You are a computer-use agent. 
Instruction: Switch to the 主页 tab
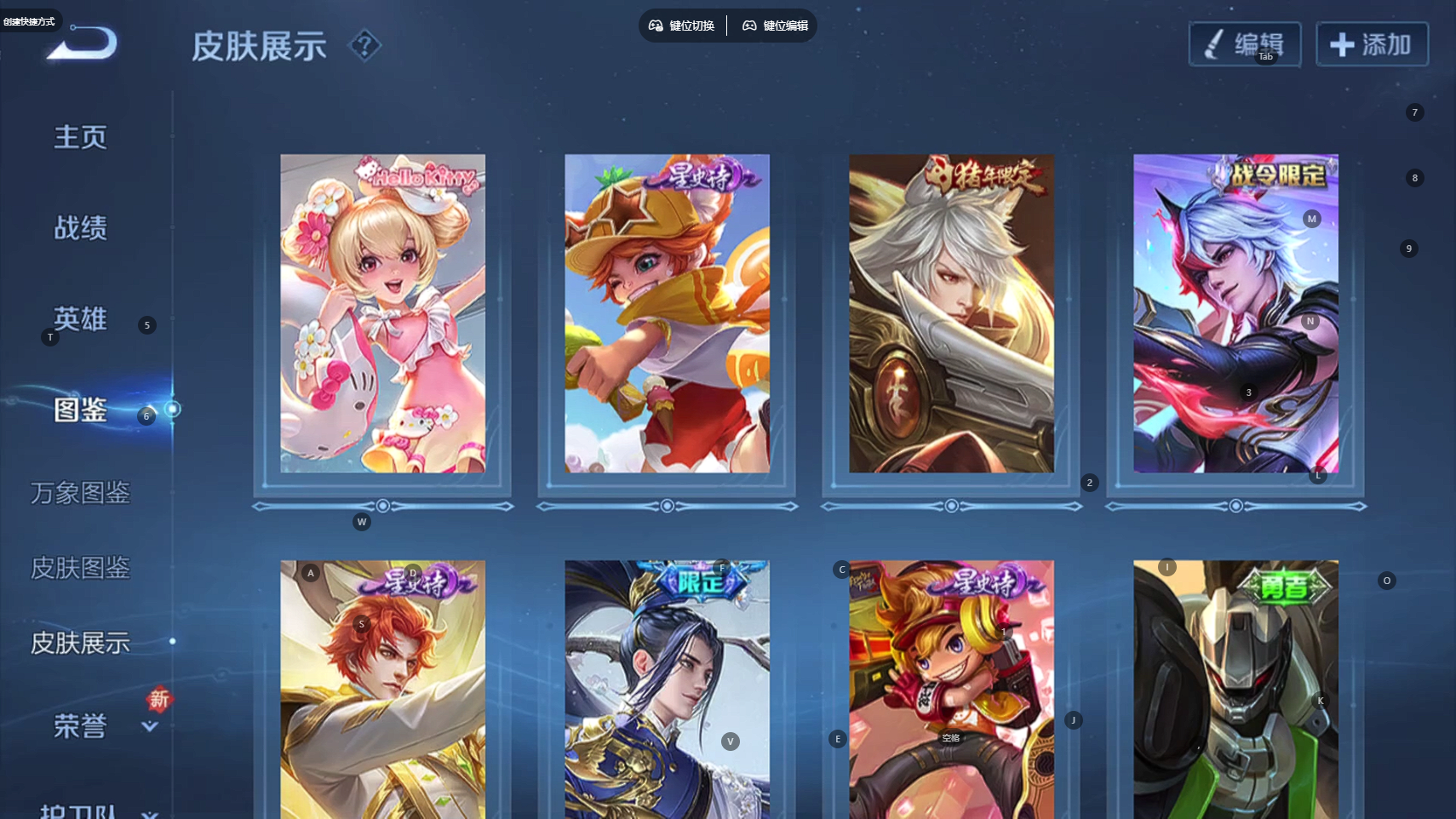click(80, 137)
